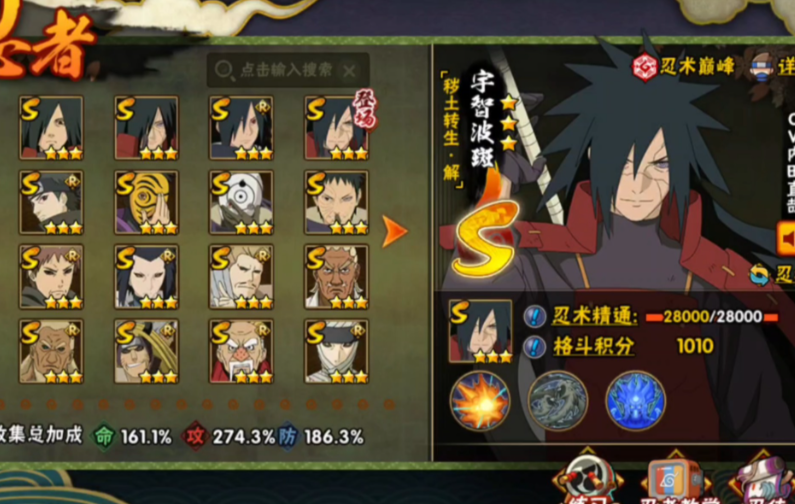Viewport: 795px width, 504px height.
Task: Click the orange swap arrows icon
Action: coord(760,273)
